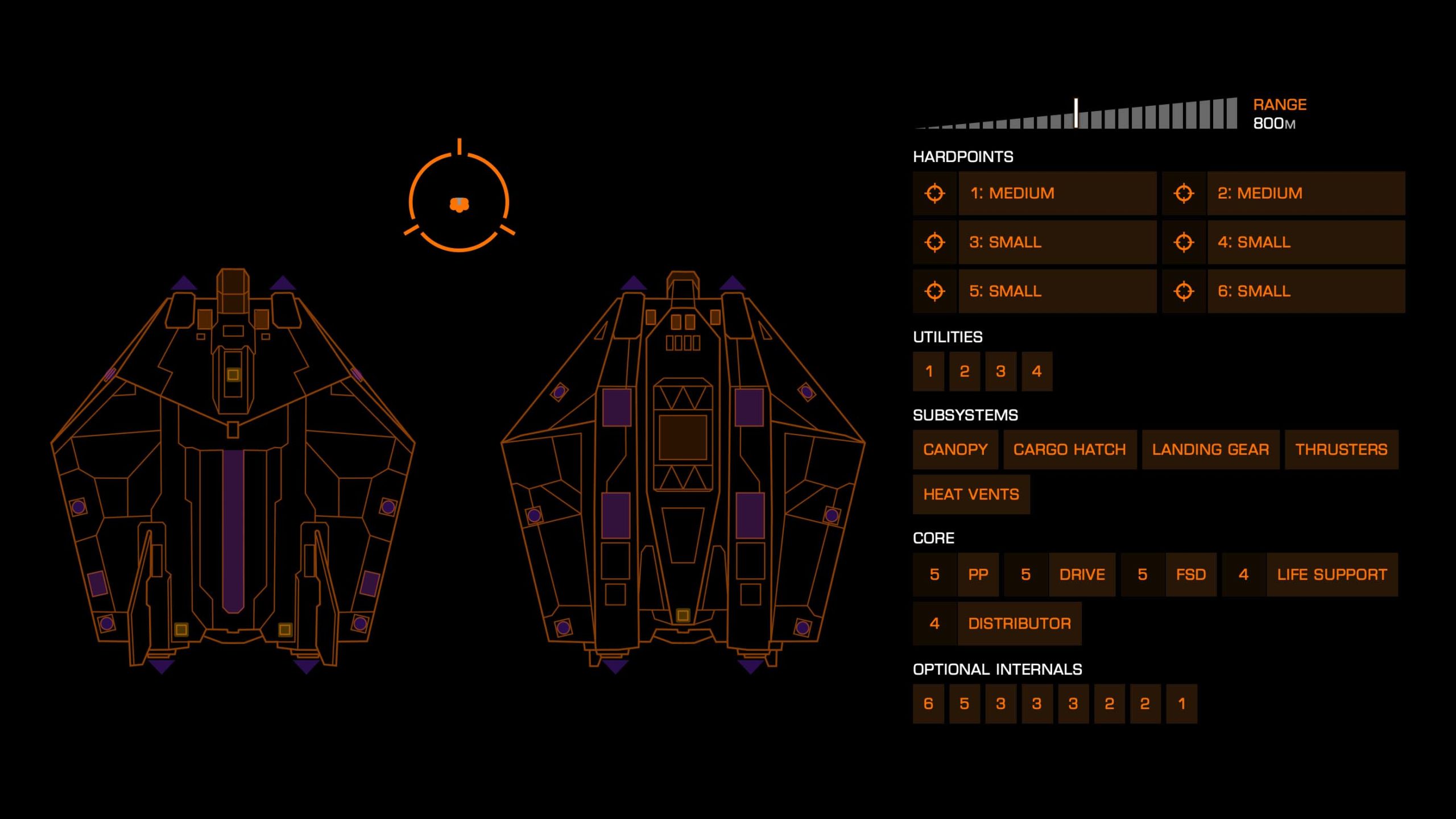Select the Distributor core module

click(x=1020, y=623)
